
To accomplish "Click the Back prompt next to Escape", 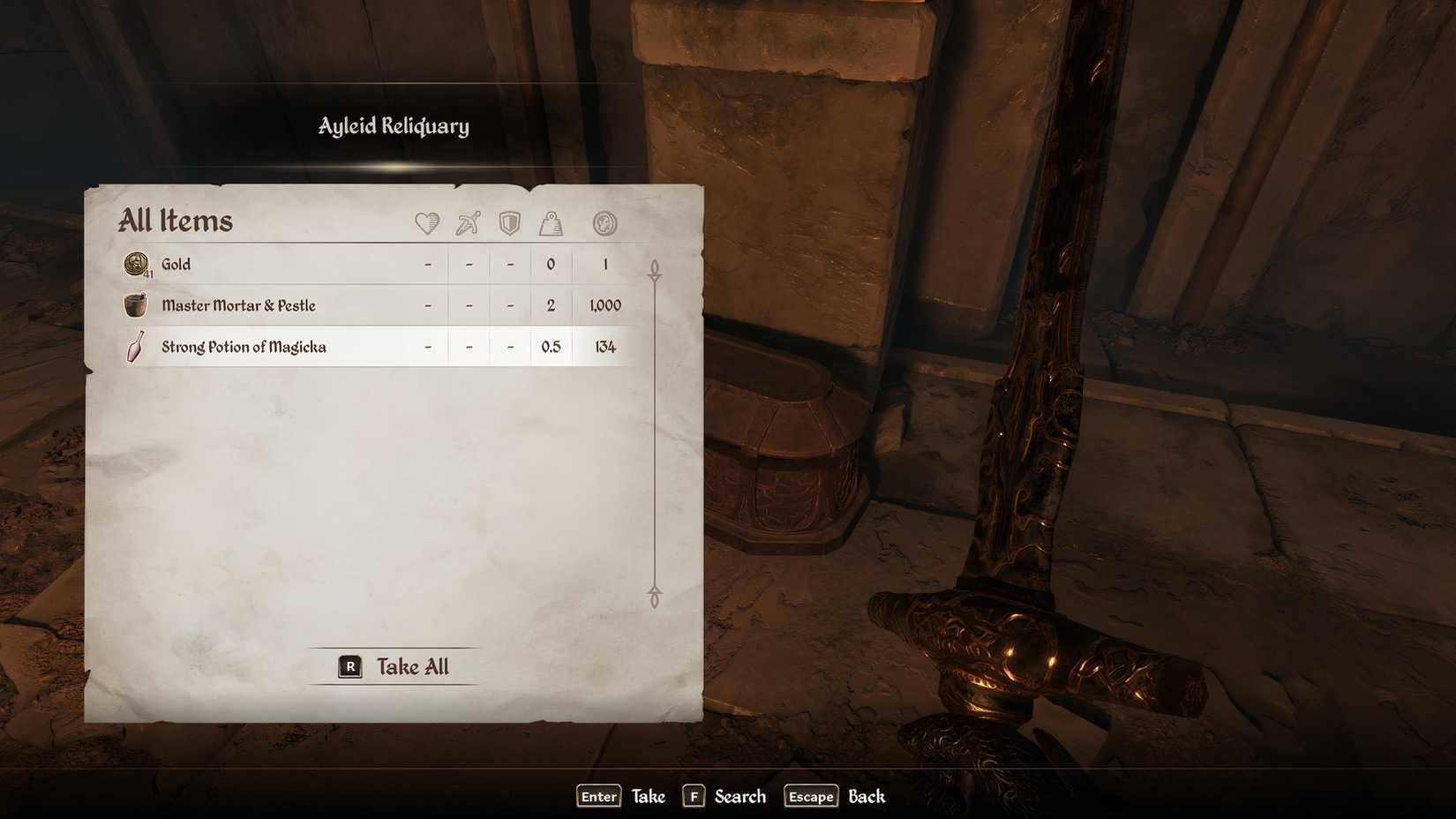I will click(x=866, y=796).
